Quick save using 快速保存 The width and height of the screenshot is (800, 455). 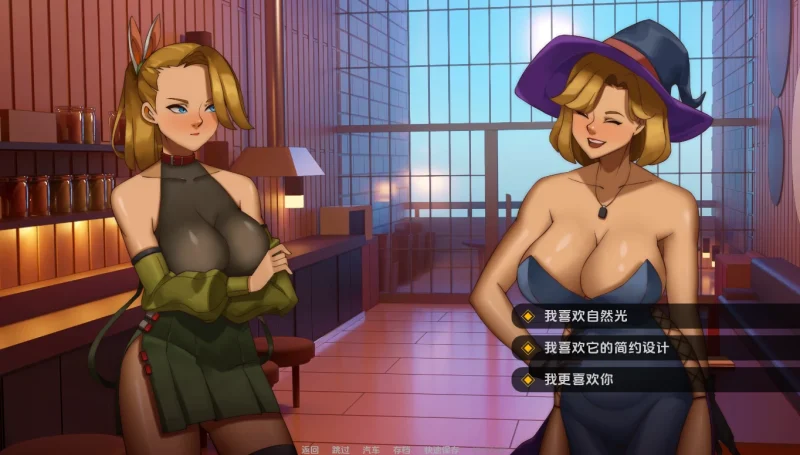[440, 449]
